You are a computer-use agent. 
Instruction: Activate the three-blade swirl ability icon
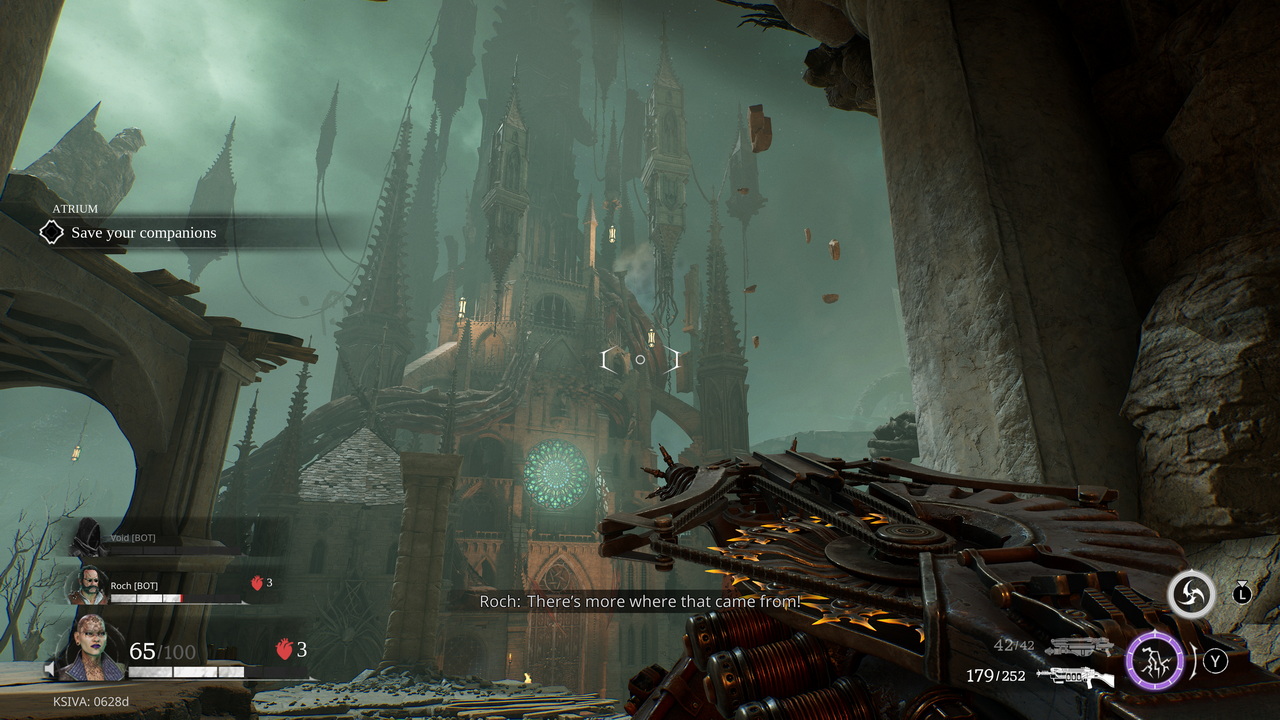1191,595
